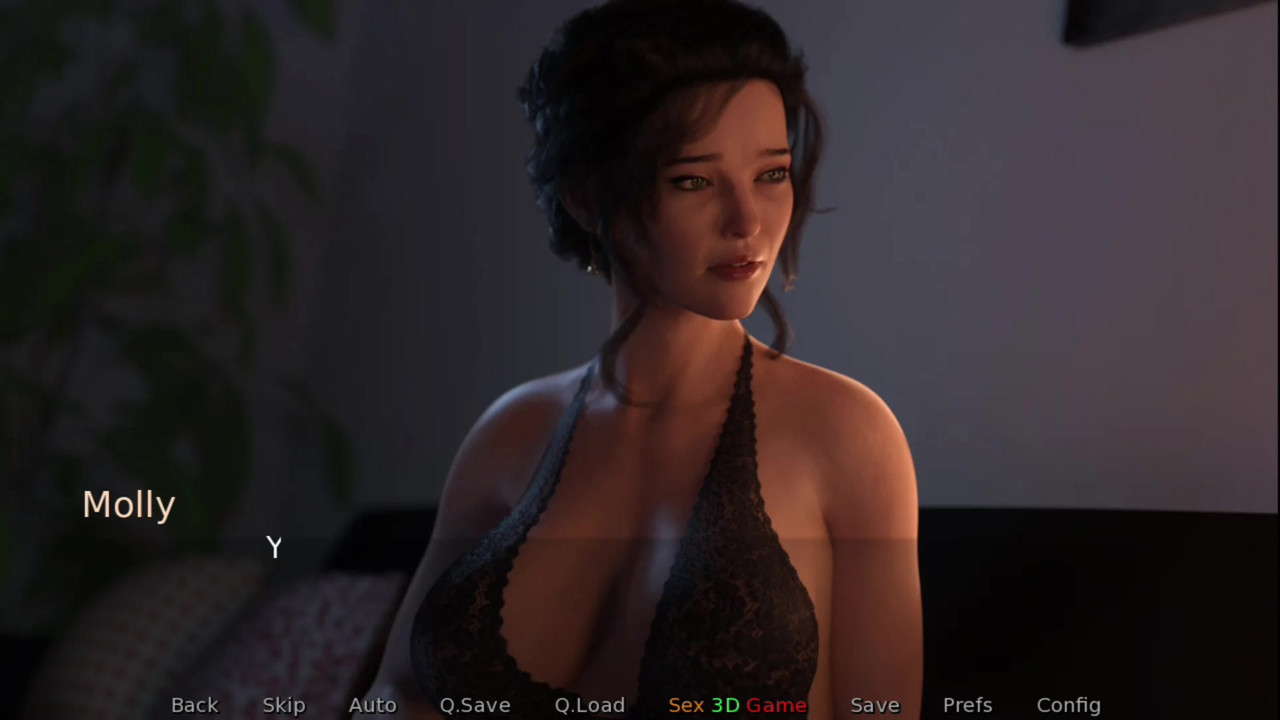Quick save with Q.Save

click(x=475, y=705)
